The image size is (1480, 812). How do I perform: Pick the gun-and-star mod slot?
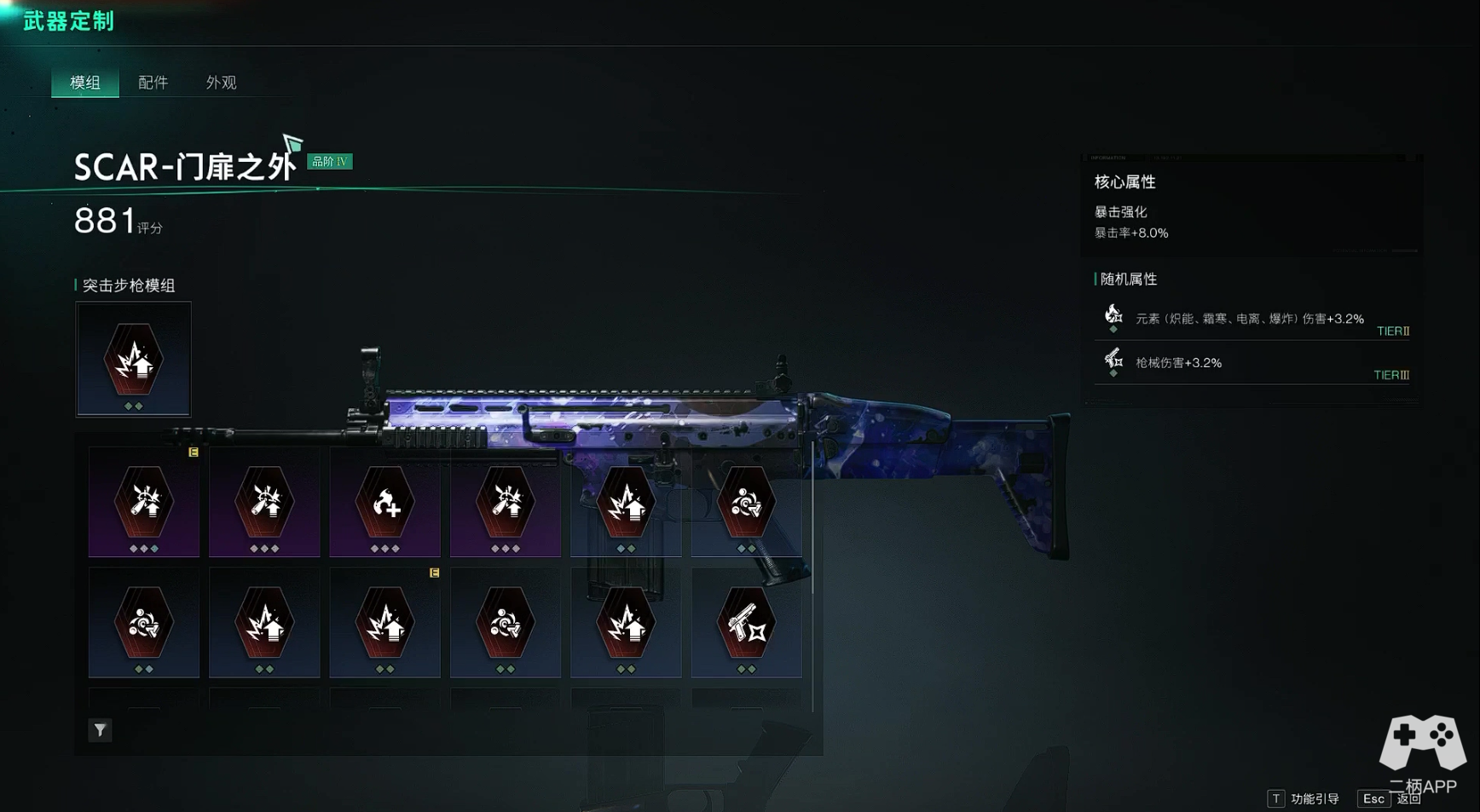tap(746, 624)
